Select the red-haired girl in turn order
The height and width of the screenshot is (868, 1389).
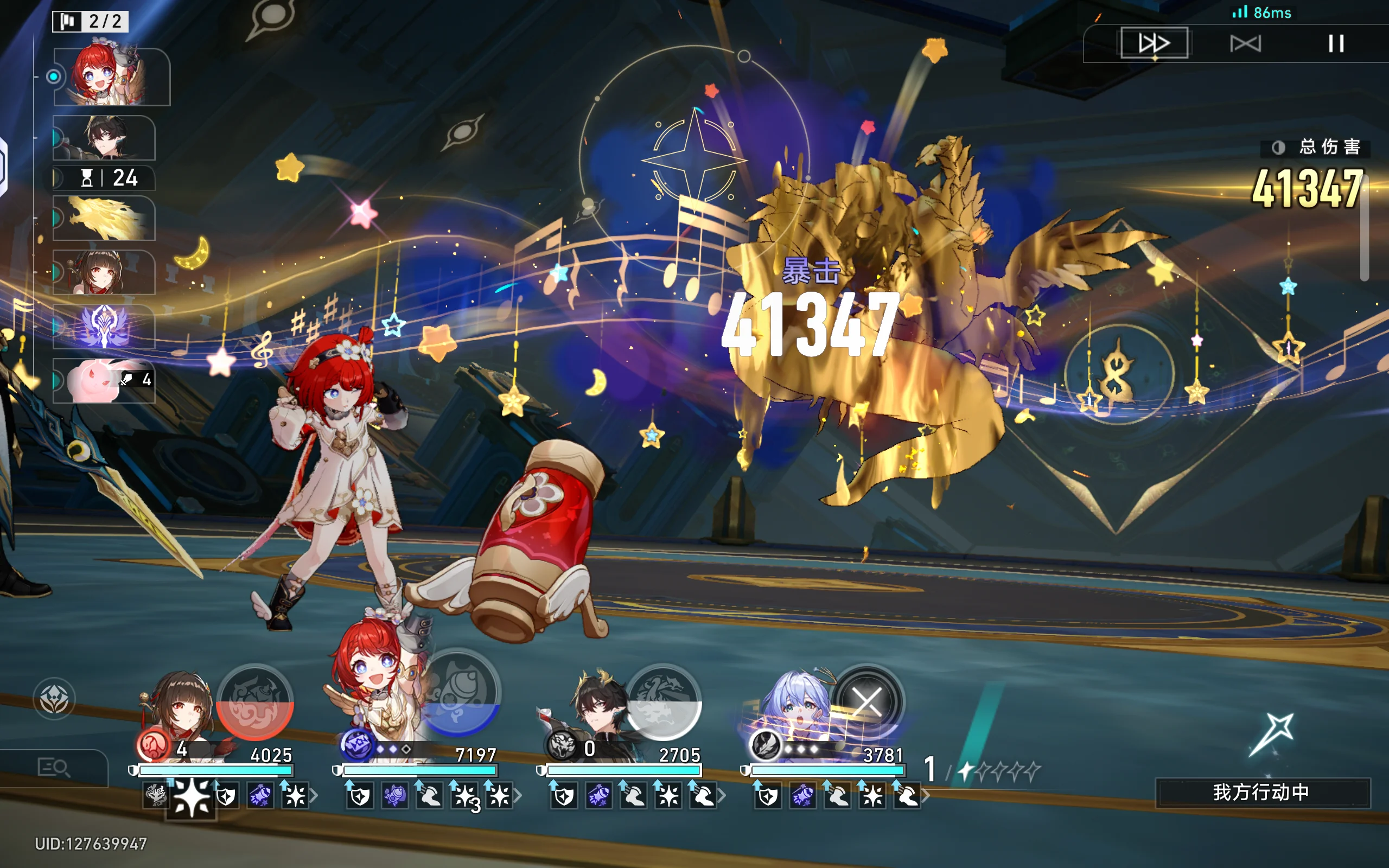(109, 76)
